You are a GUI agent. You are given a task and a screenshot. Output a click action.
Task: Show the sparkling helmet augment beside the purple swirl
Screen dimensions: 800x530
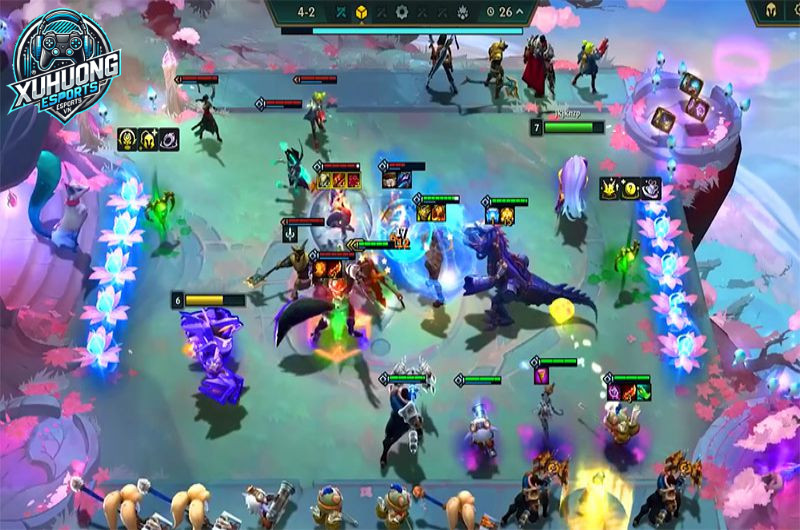click(x=148, y=140)
